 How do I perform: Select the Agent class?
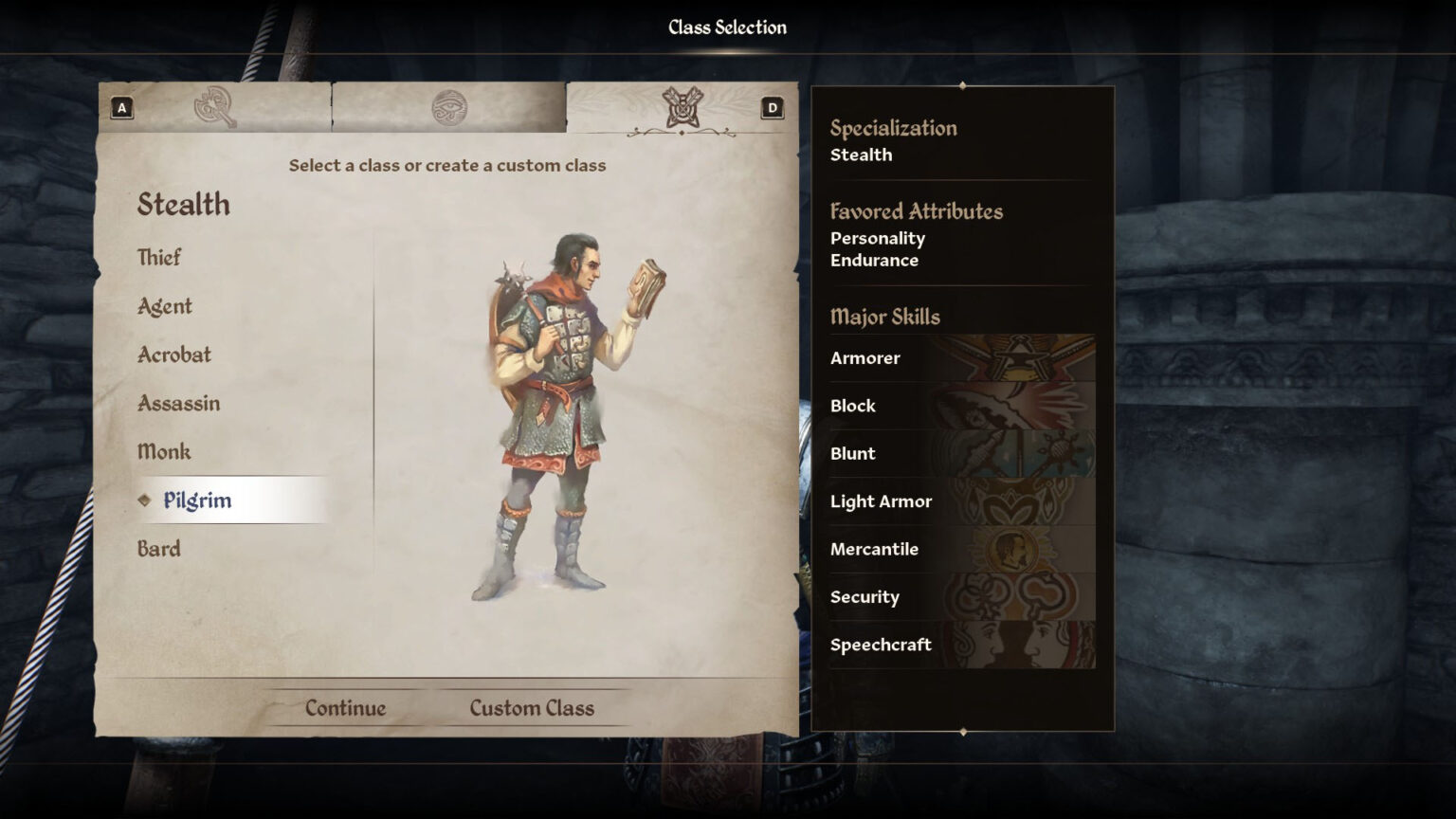(x=163, y=306)
